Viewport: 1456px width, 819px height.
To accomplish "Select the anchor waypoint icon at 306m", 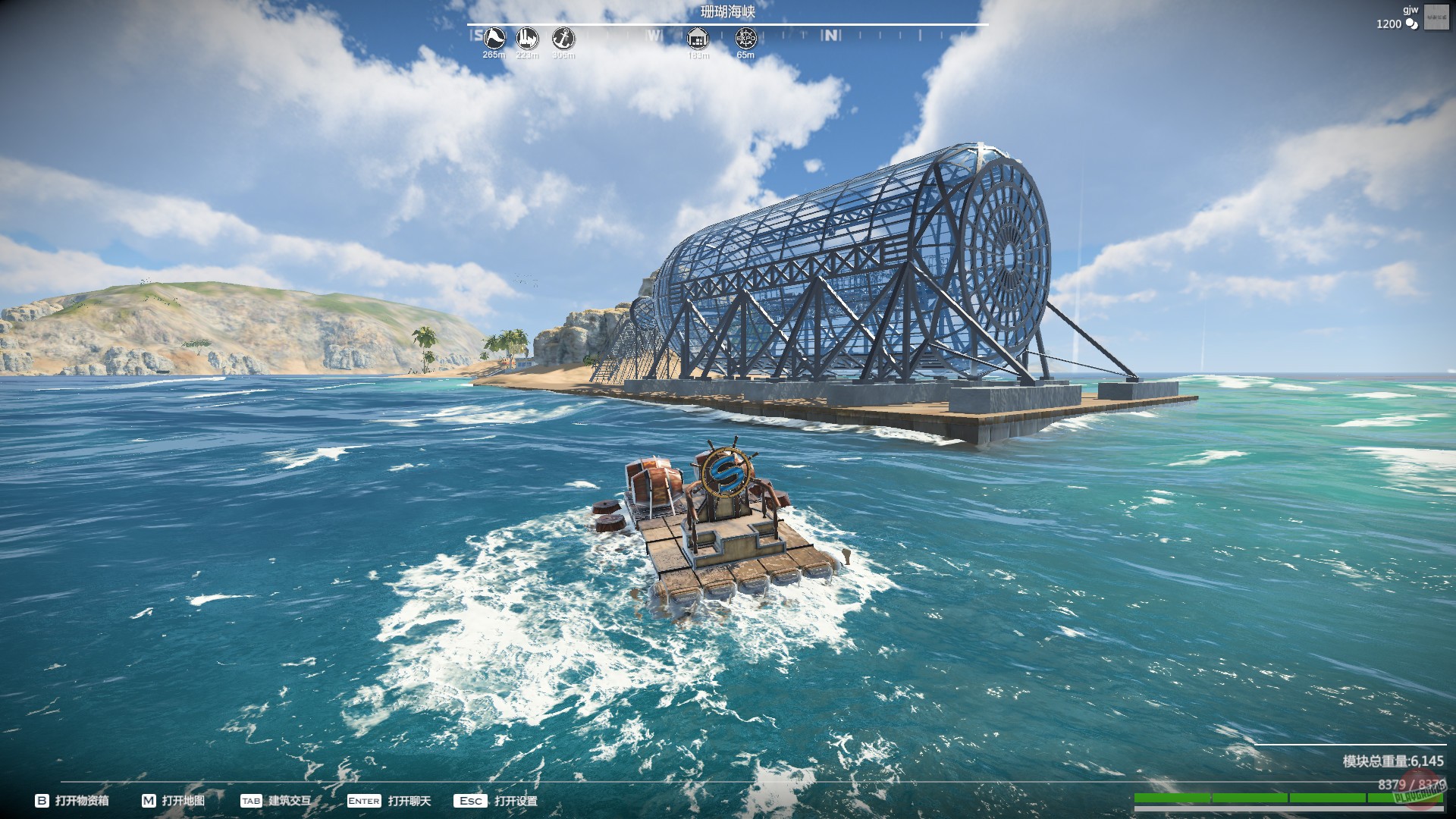I will tap(565, 38).
